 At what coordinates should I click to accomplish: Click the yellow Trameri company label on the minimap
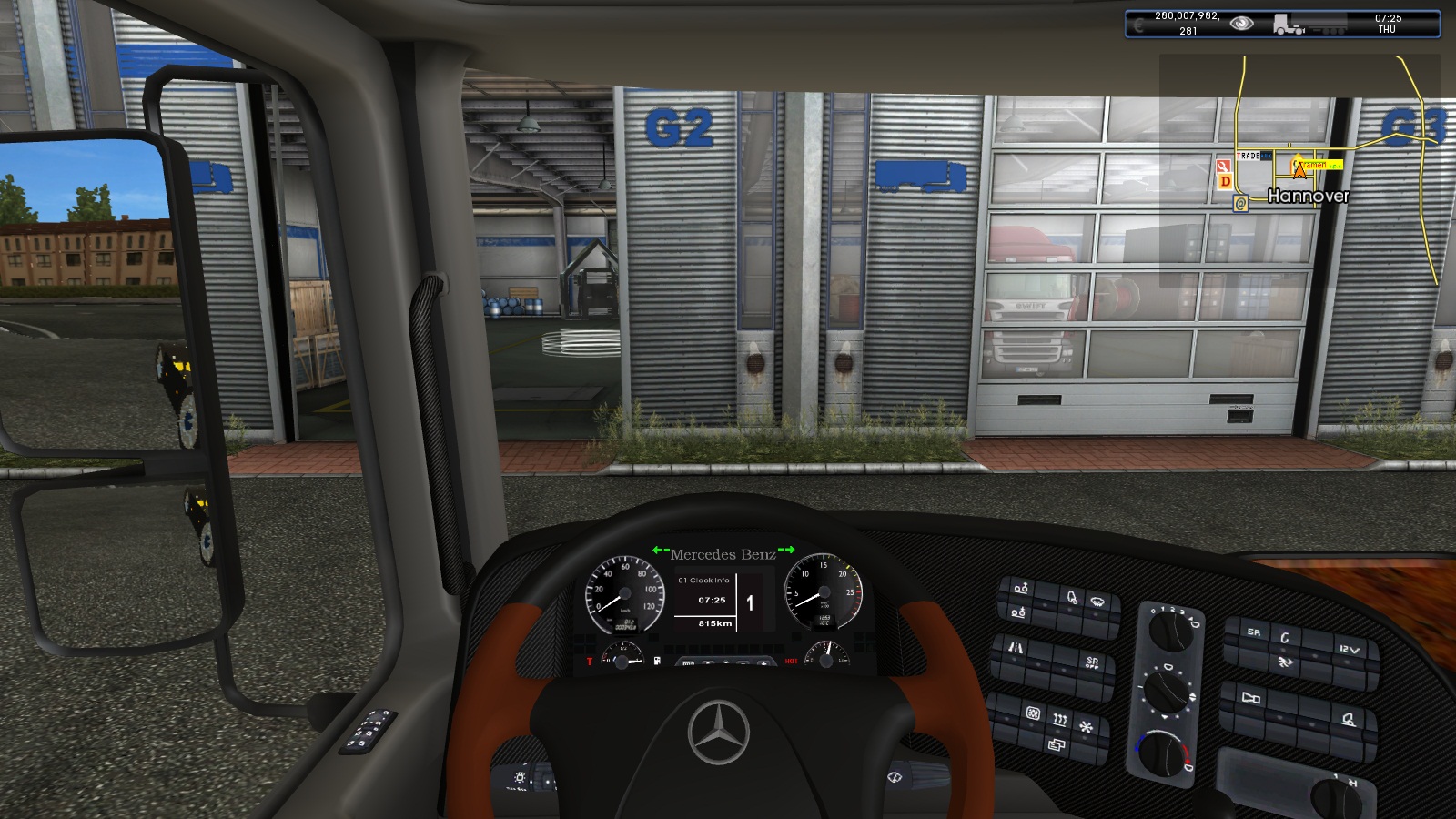coord(1321,166)
